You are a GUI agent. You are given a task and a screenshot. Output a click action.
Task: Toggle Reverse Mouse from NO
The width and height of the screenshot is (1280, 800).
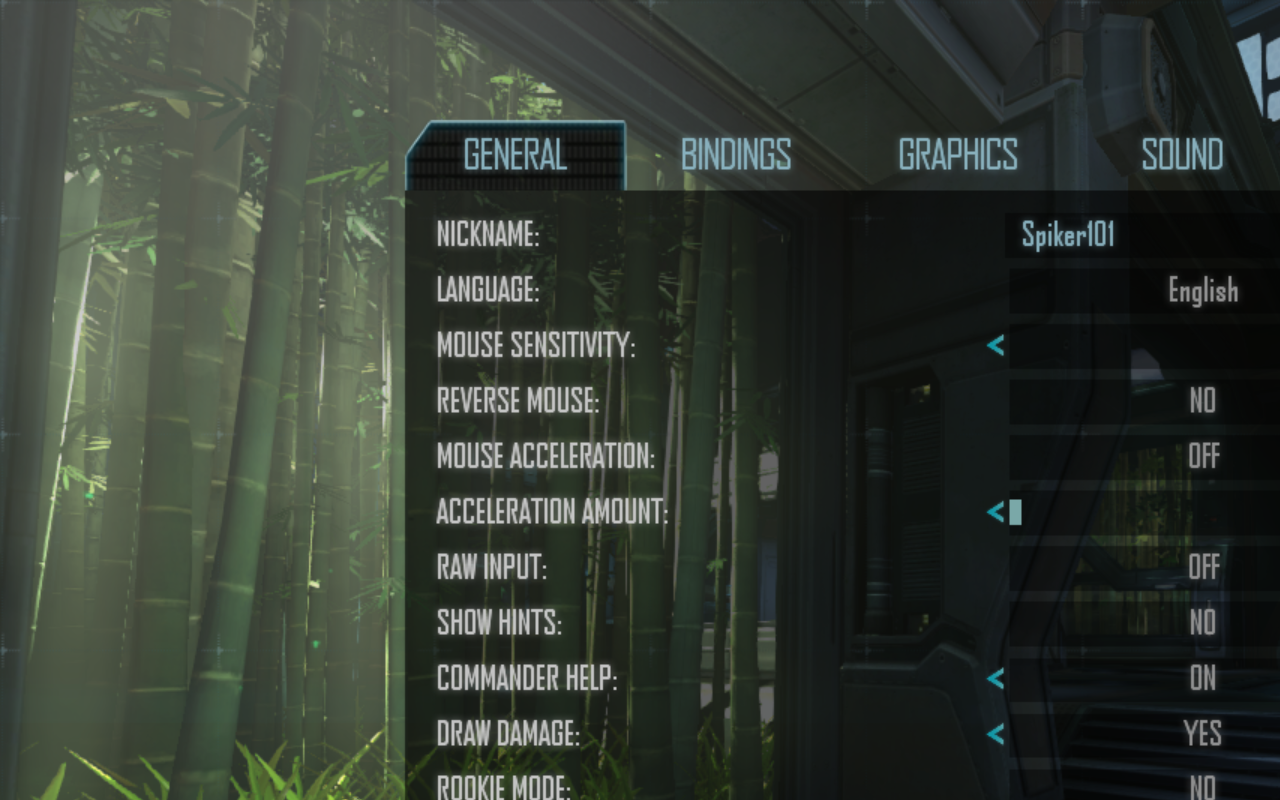(1204, 401)
